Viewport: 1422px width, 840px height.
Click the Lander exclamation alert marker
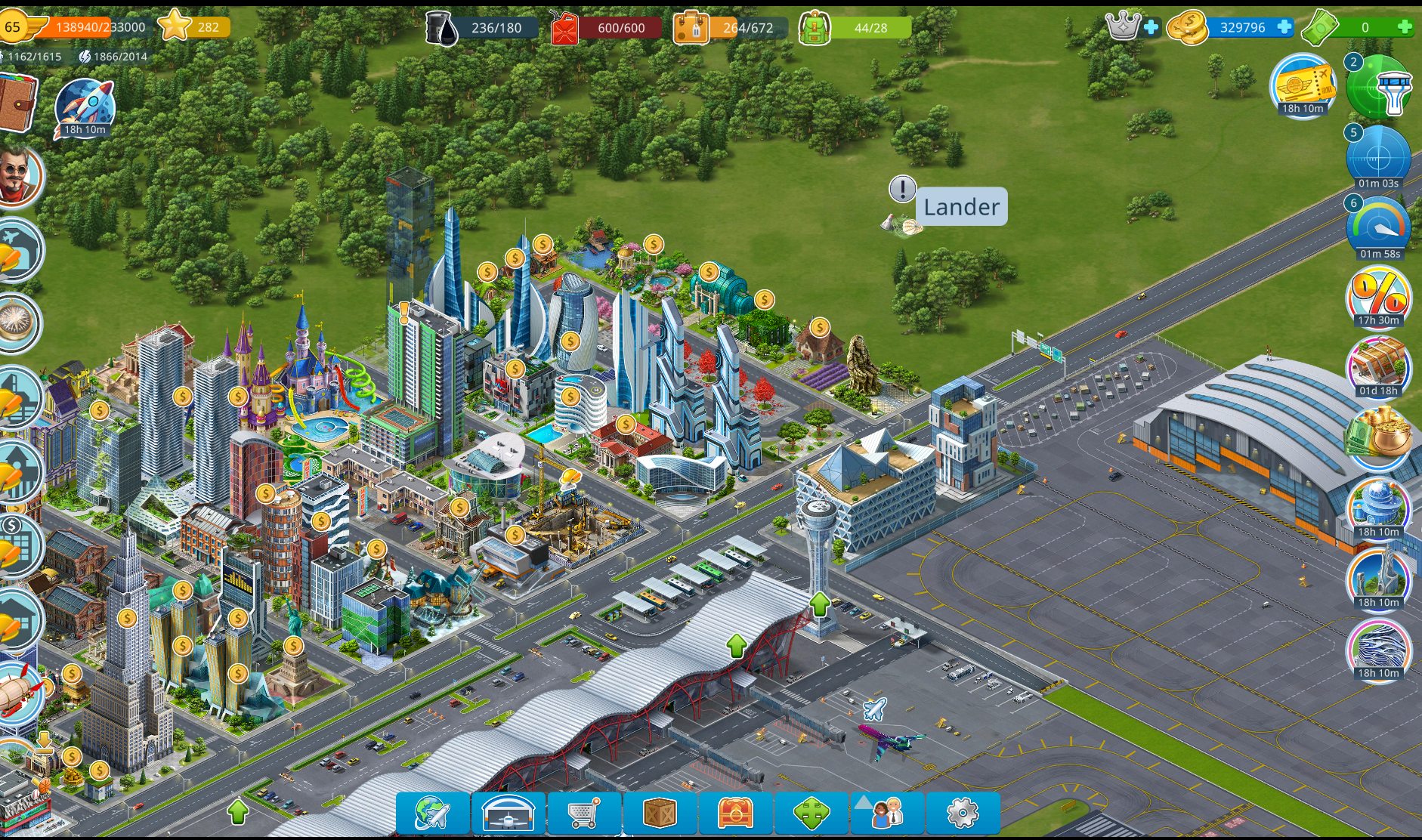902,189
